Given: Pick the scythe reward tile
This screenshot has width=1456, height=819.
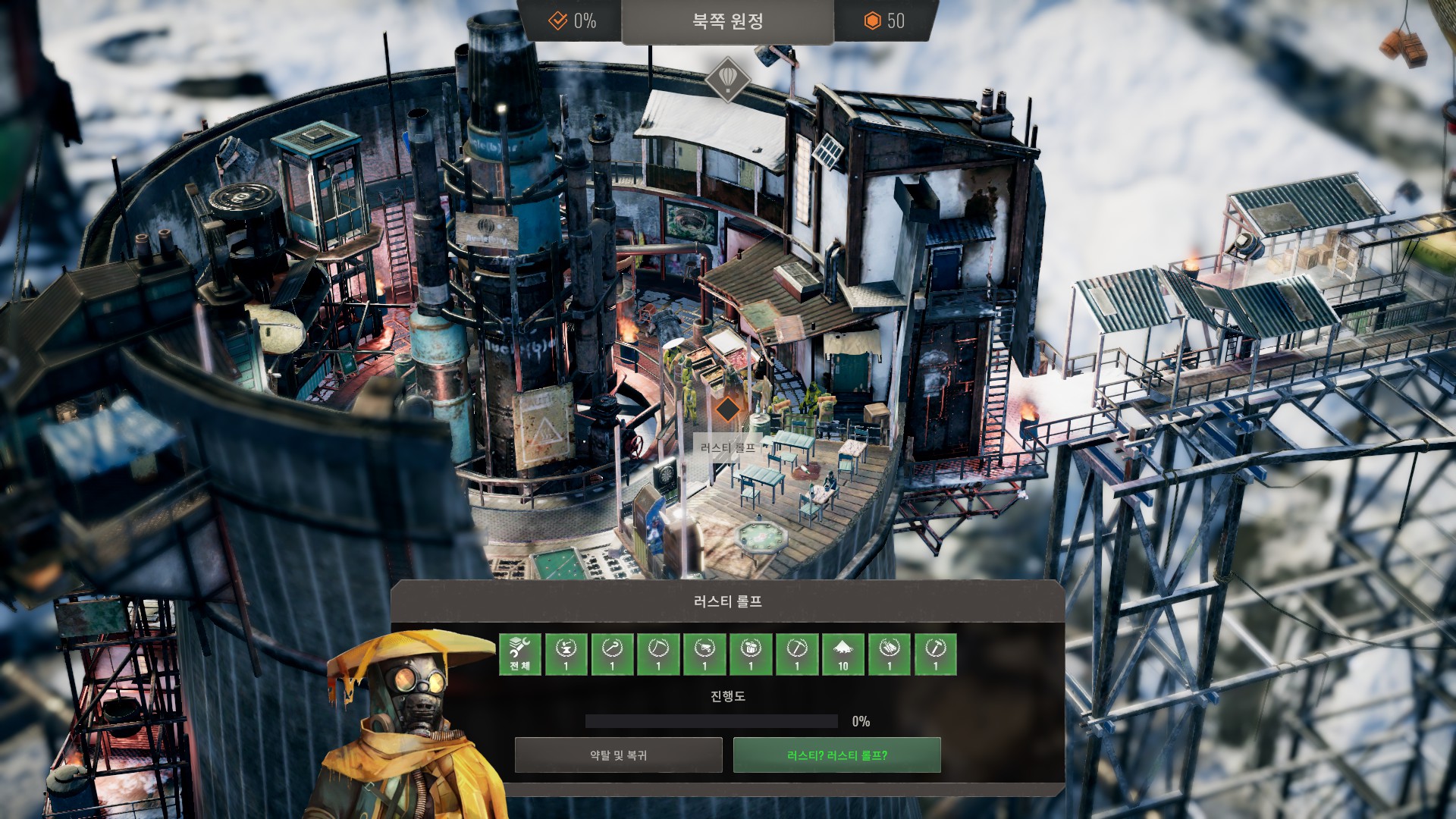Looking at the screenshot, I should (x=658, y=654).
